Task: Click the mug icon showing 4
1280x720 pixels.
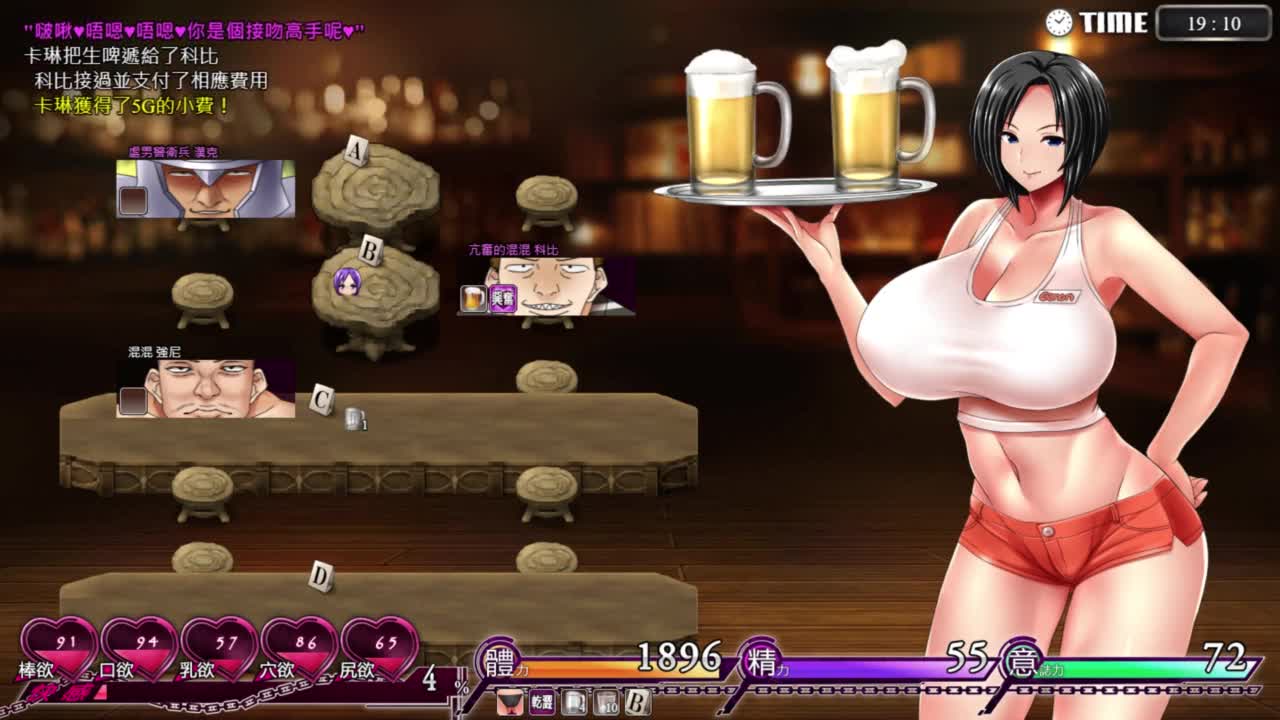Action: (x=574, y=703)
